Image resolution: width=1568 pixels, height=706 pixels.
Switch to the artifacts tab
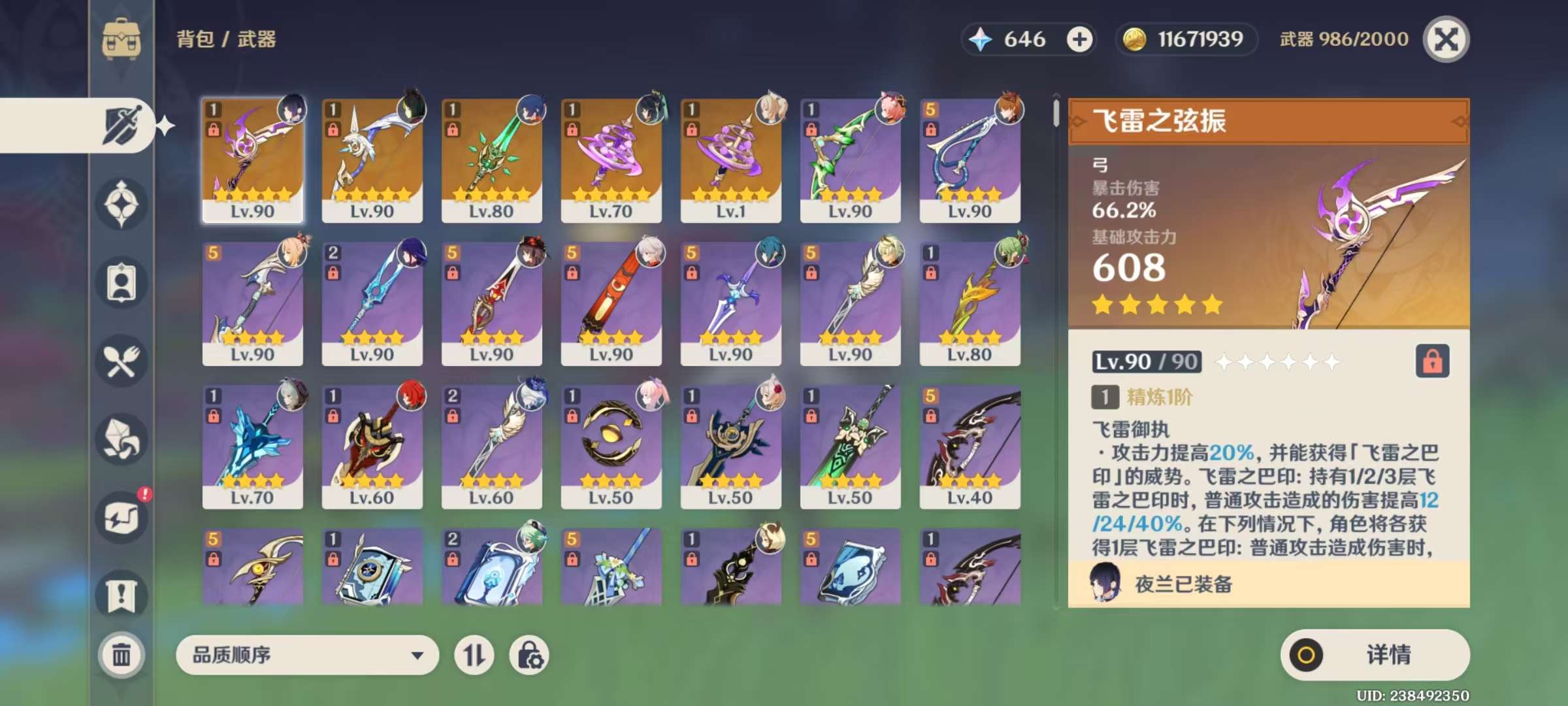(x=122, y=204)
